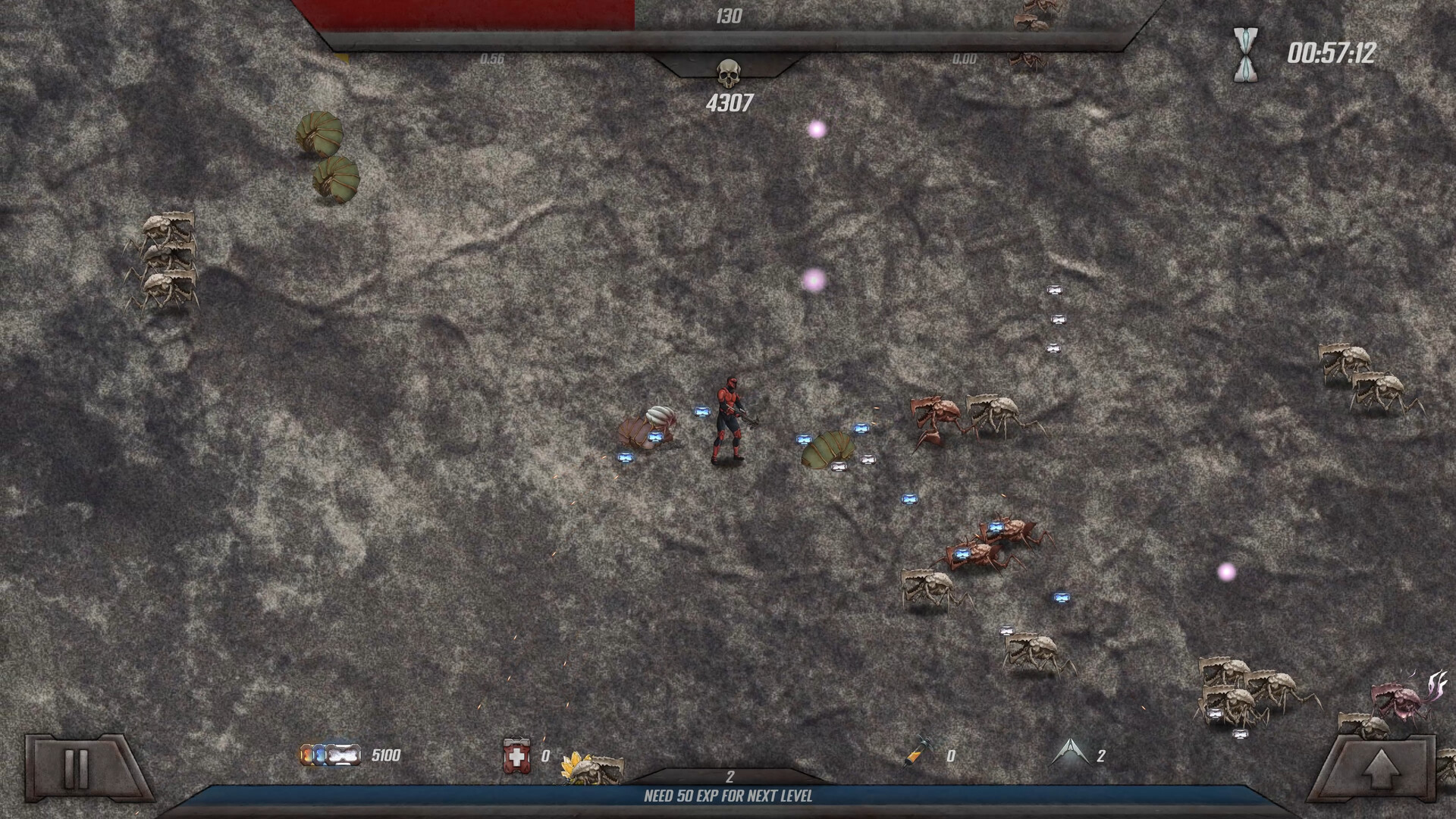The width and height of the screenshot is (1456, 819).
Task: Click the red health bar at the top
Action: click(x=470, y=14)
